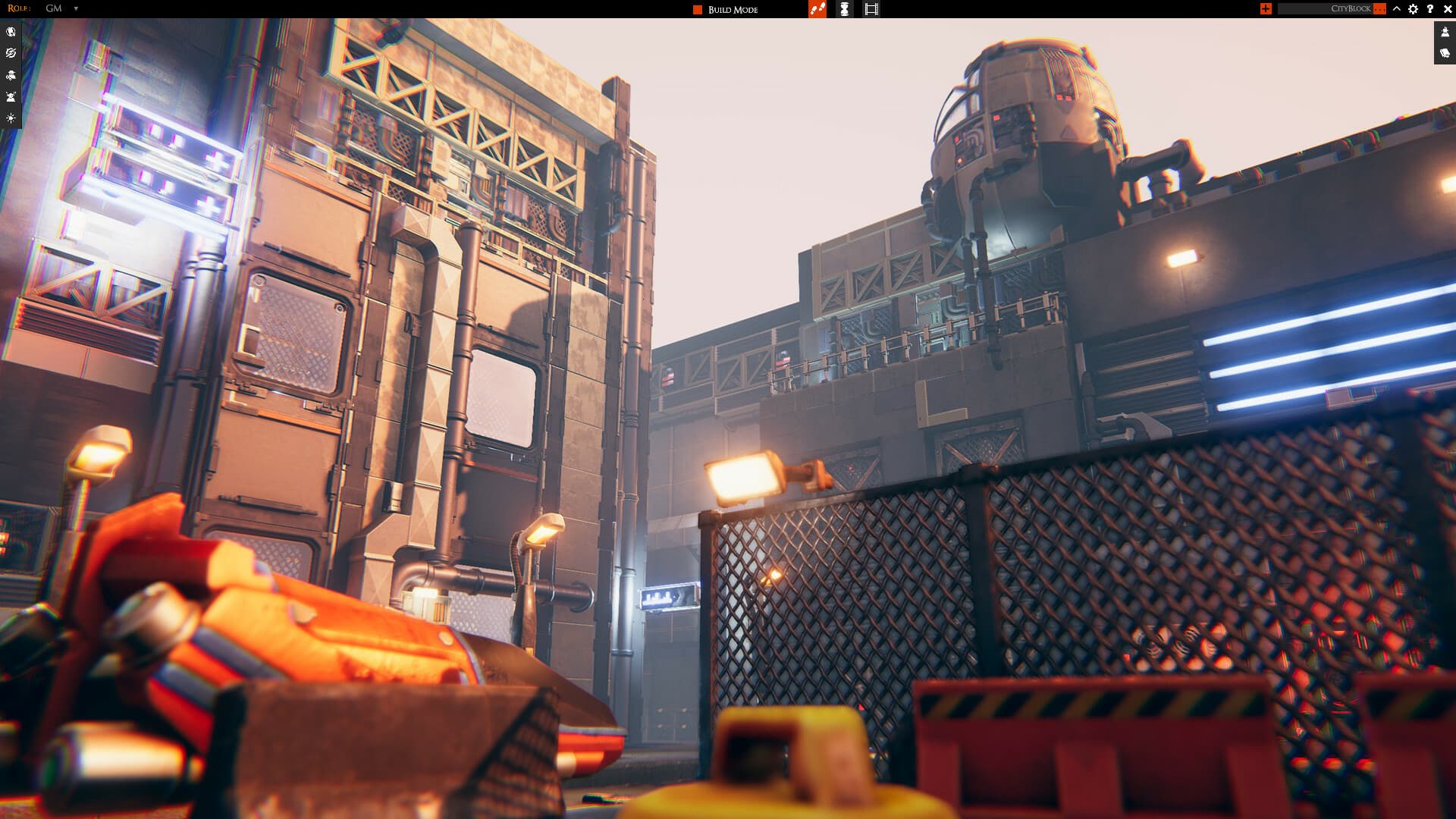Image resolution: width=1456 pixels, height=819 pixels.
Task: Open the Role dropdown showing GM
Action: 74,9
